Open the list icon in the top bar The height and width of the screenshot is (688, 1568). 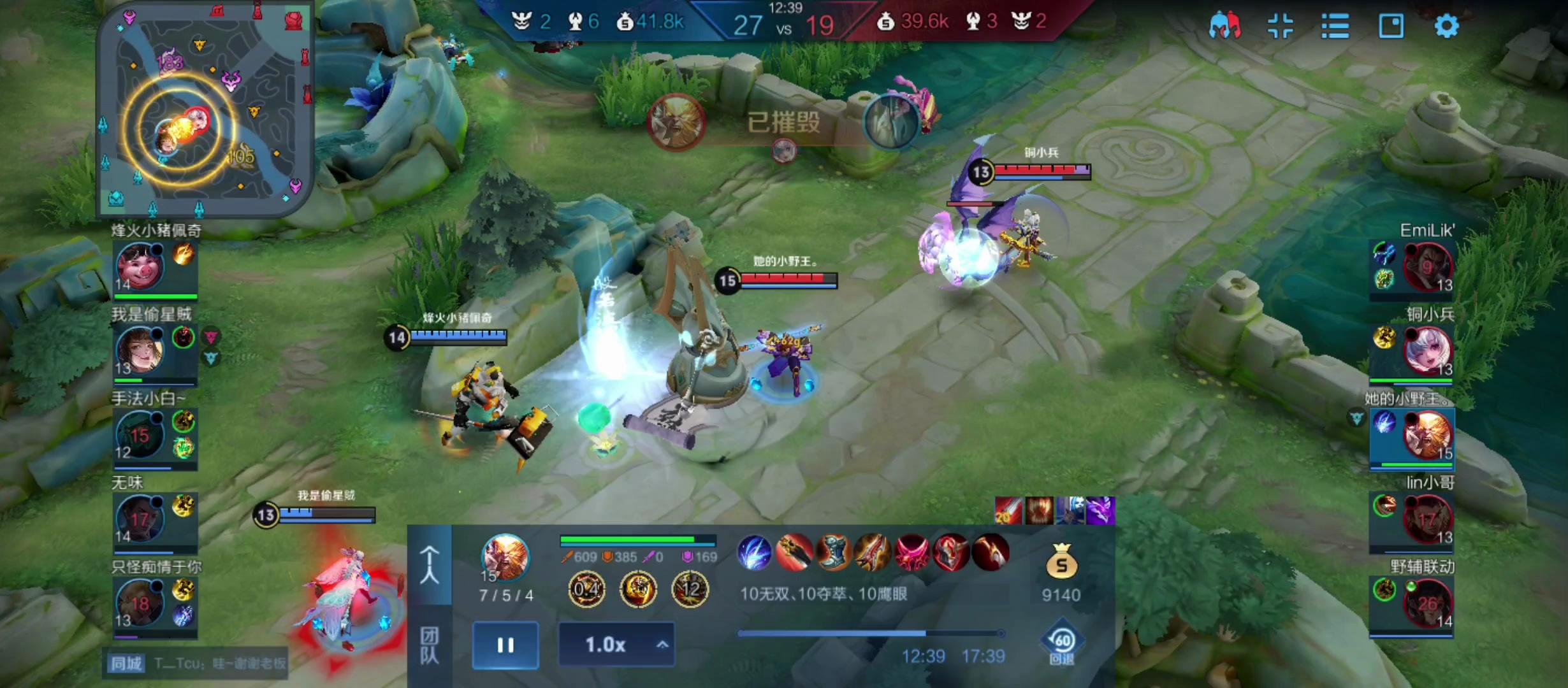tap(1335, 26)
